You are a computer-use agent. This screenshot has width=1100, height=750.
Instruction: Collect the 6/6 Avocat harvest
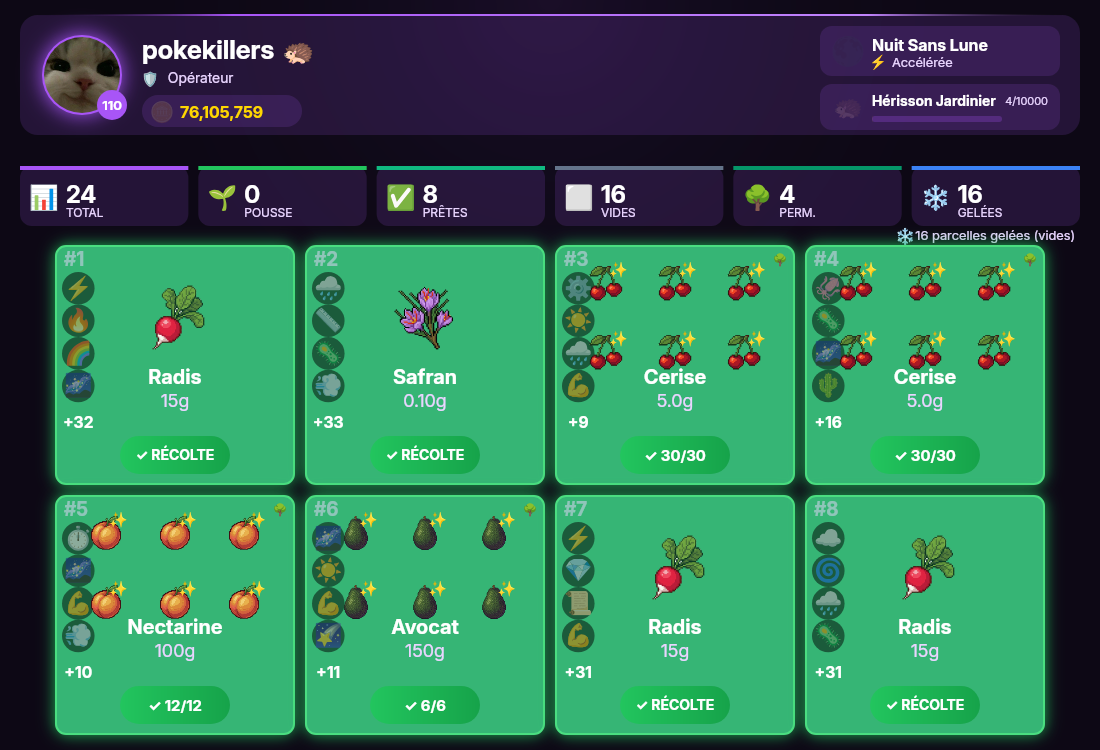(425, 705)
